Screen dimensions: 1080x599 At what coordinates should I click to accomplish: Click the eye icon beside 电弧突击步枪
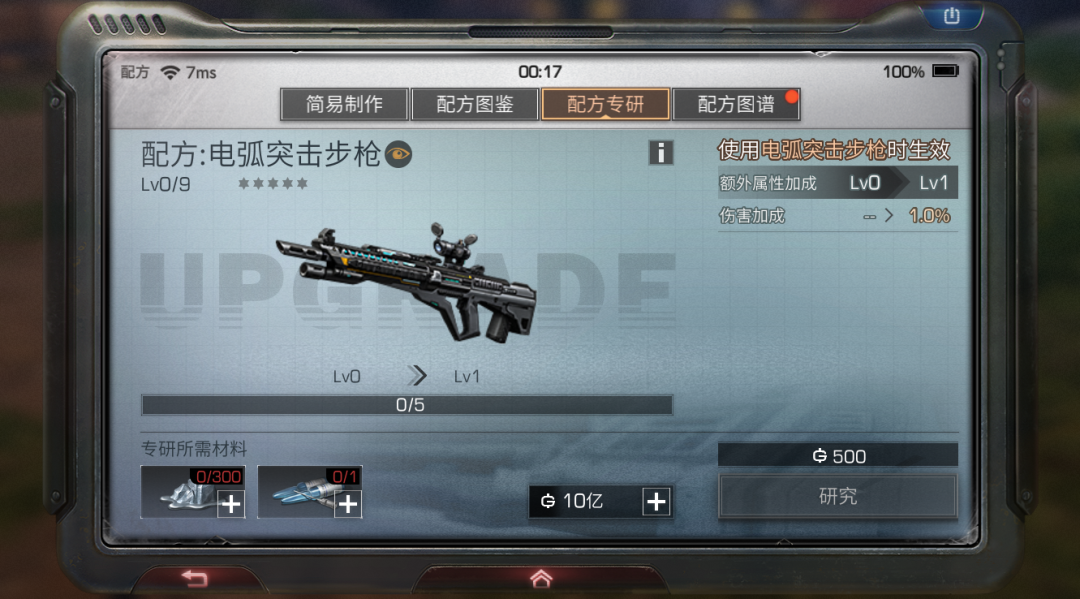point(399,154)
